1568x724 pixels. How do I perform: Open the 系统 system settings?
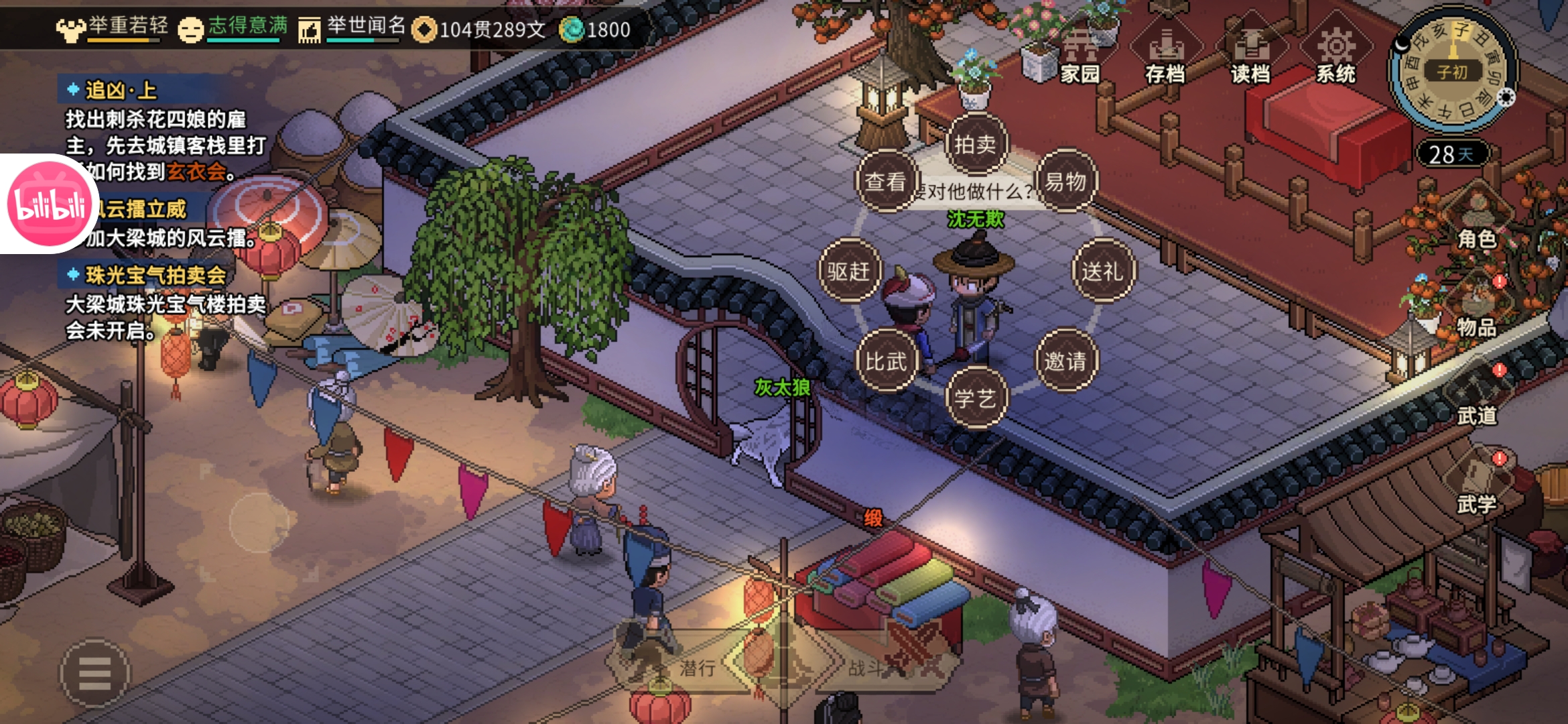point(1335,56)
